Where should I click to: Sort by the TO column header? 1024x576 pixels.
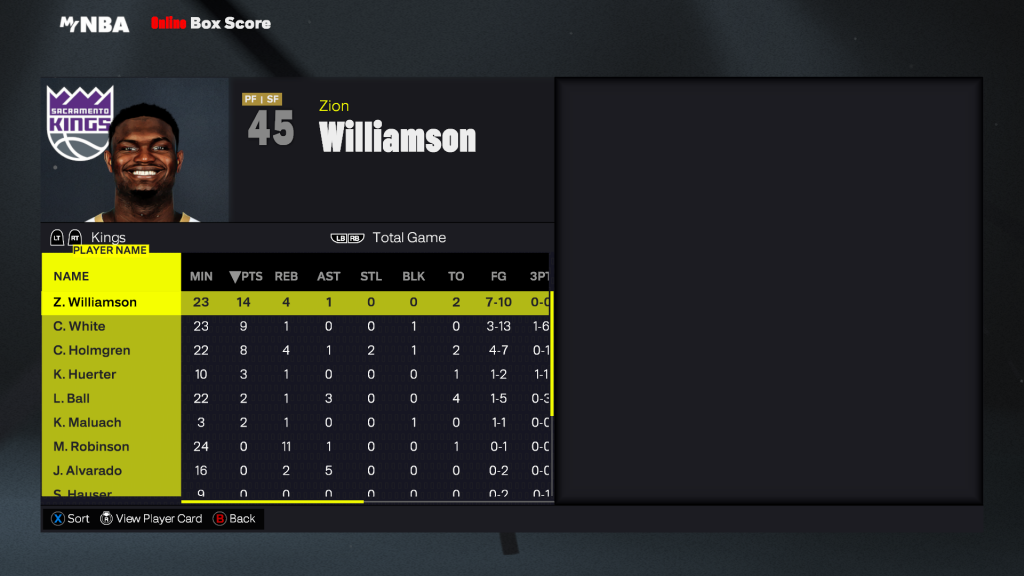click(x=456, y=276)
